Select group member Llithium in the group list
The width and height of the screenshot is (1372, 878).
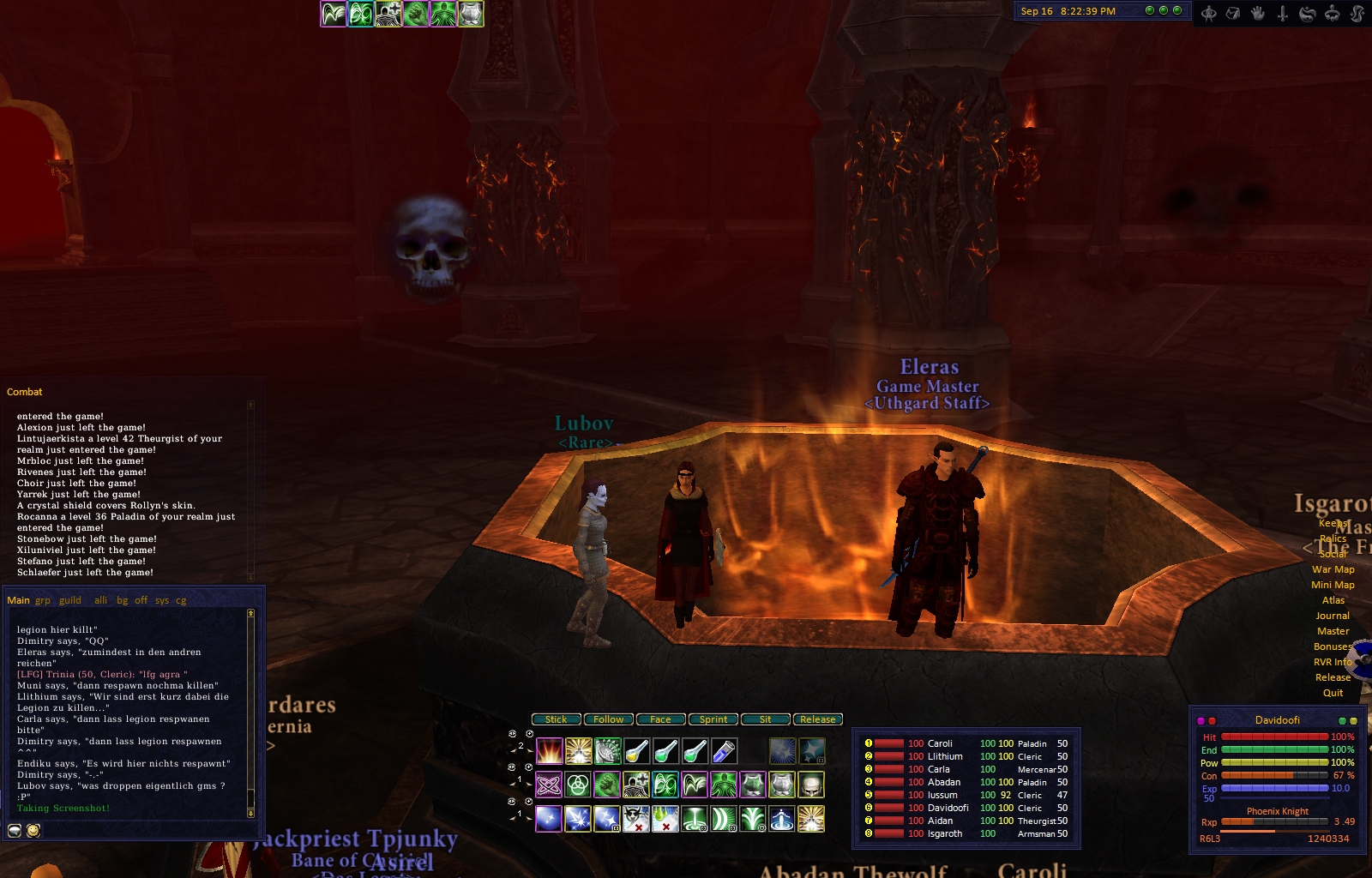[945, 756]
